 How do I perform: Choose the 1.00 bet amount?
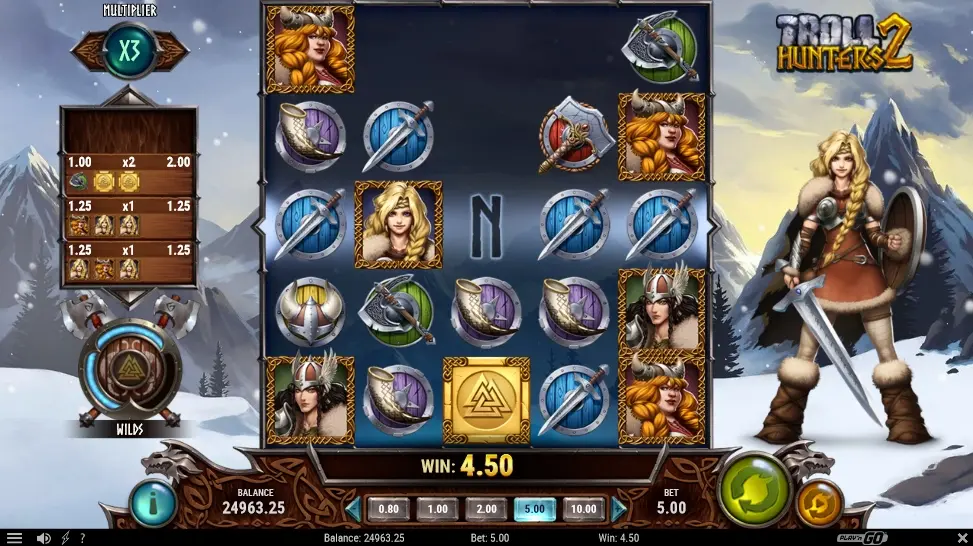point(437,509)
